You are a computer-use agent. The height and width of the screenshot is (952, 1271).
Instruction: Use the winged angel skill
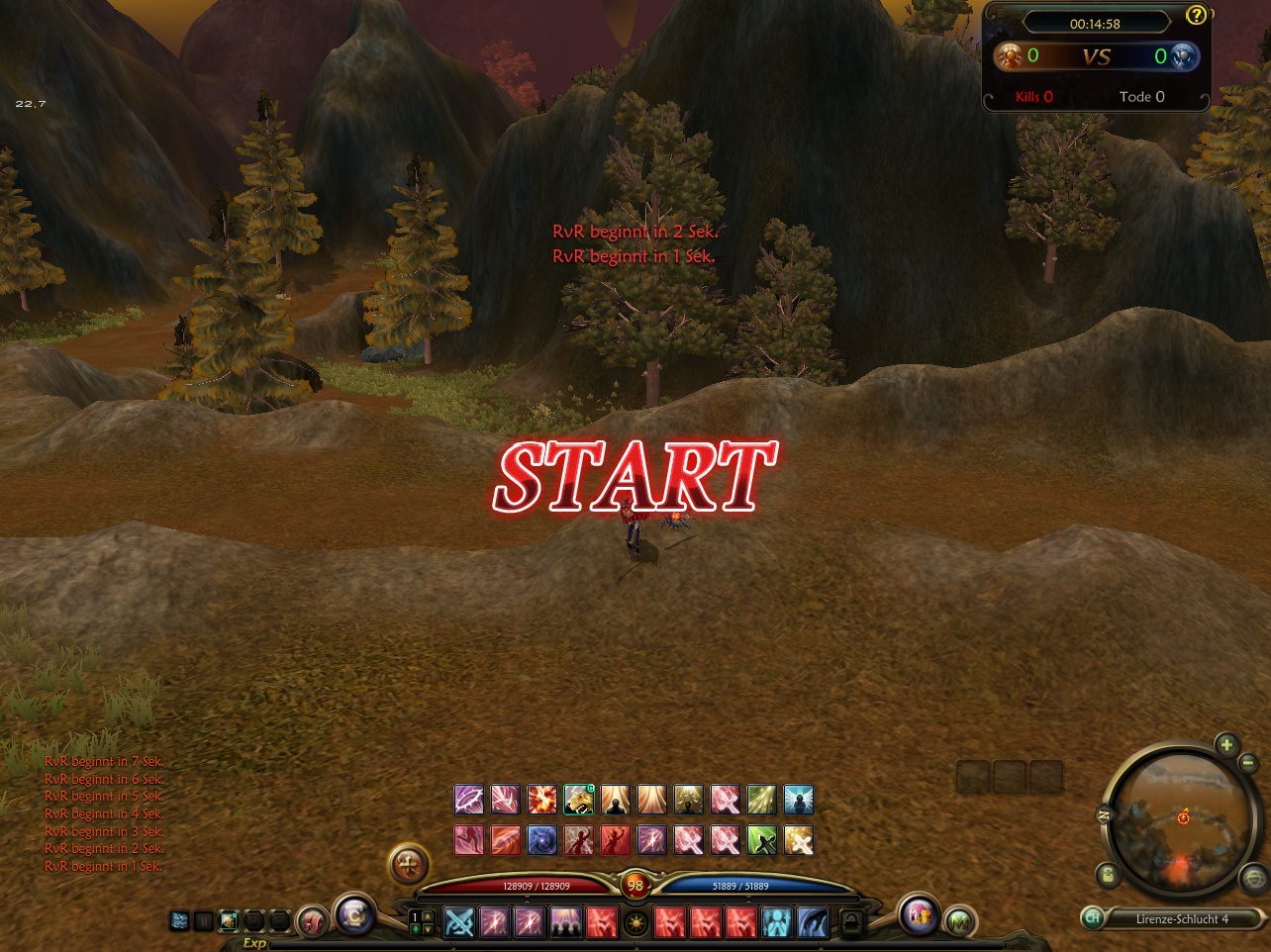798,799
